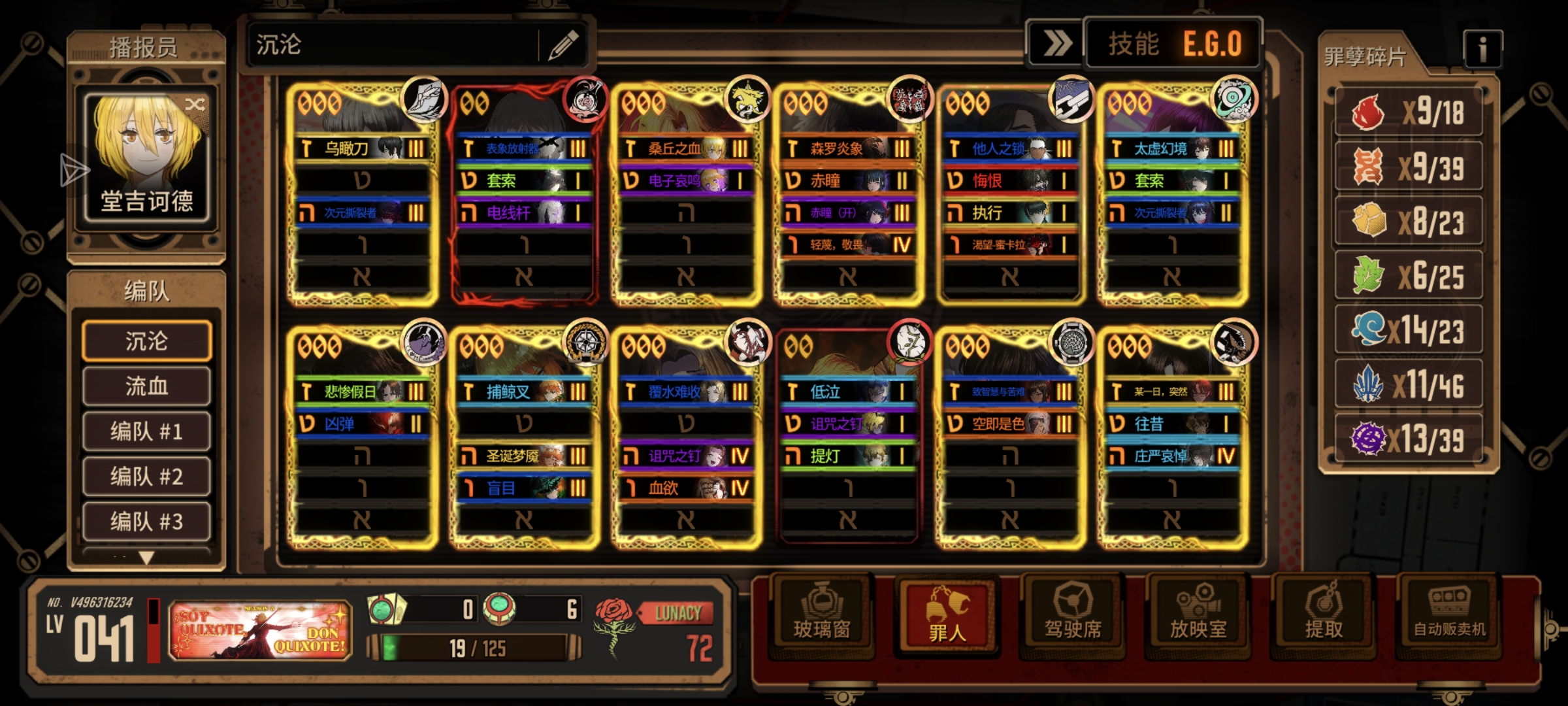Select team preset 编队 #2
The height and width of the screenshot is (706, 1568).
pyautogui.click(x=146, y=477)
